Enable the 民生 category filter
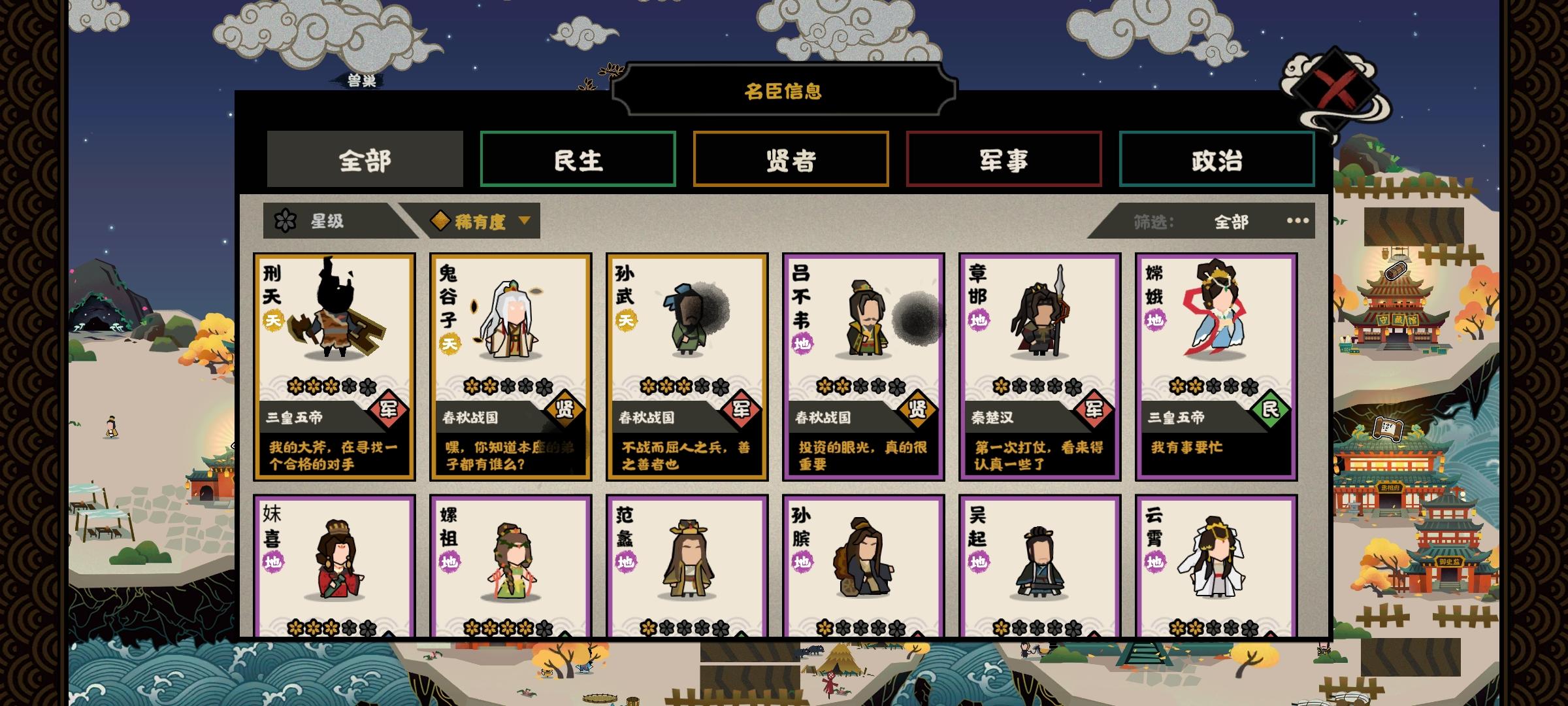 coord(578,159)
